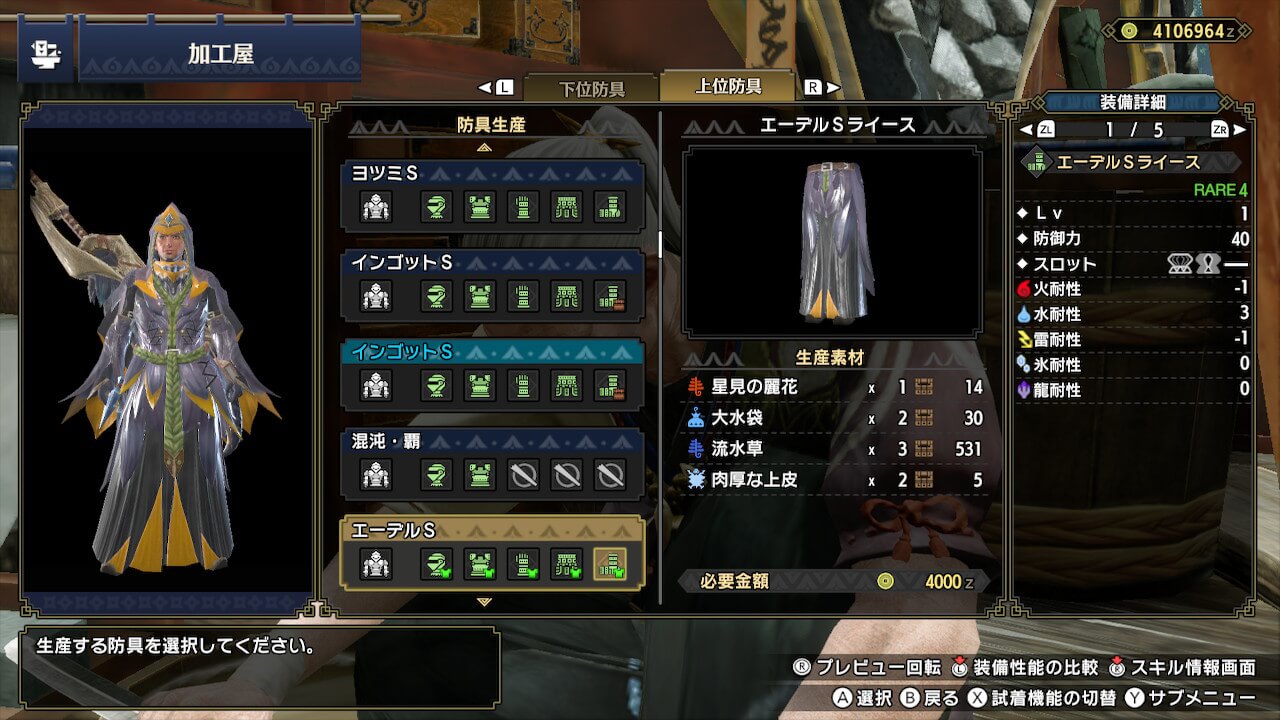Click the 大水袋 material row

coord(836,418)
